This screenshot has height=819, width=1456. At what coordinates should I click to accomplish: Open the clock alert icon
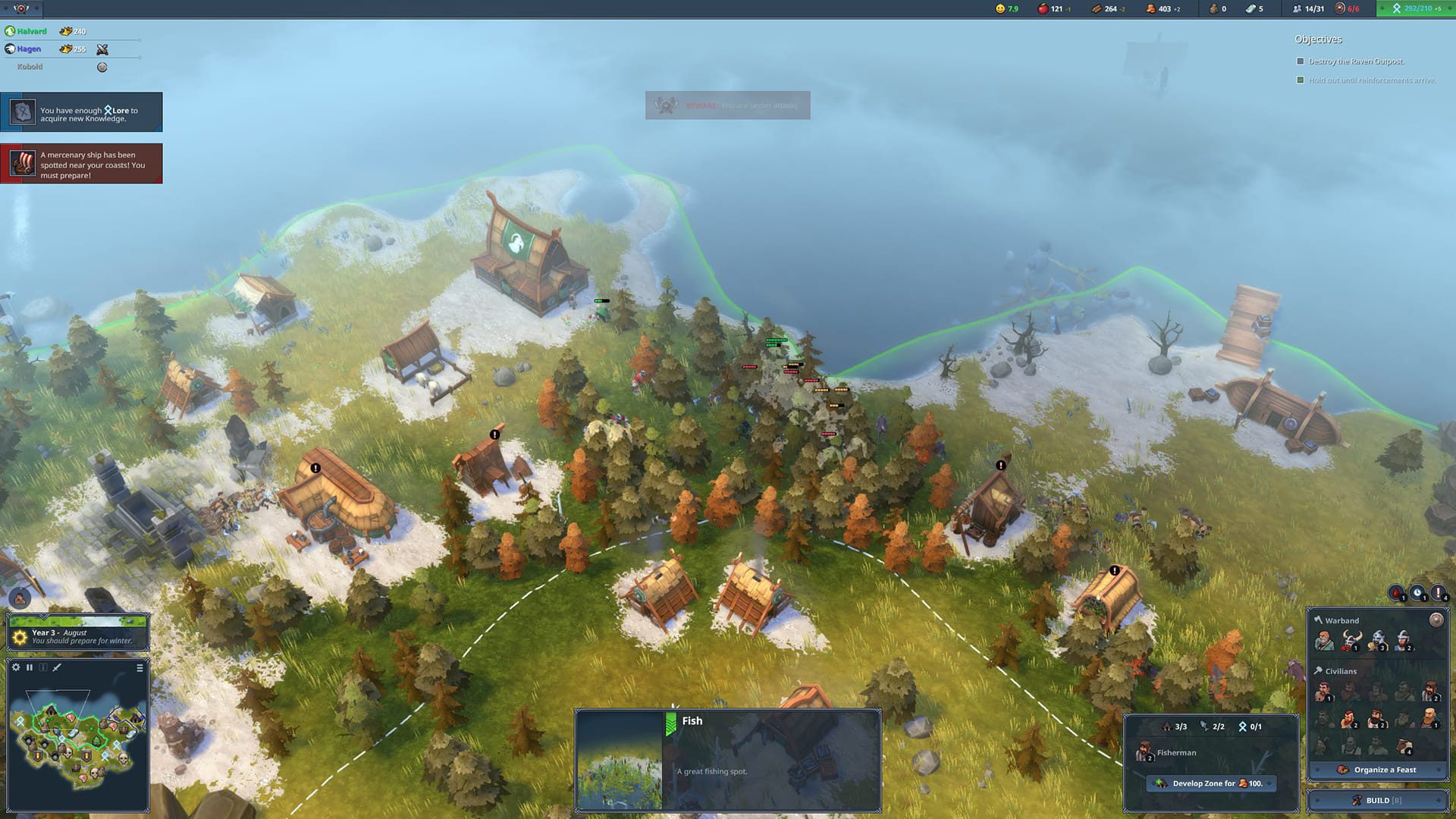coord(1417,593)
